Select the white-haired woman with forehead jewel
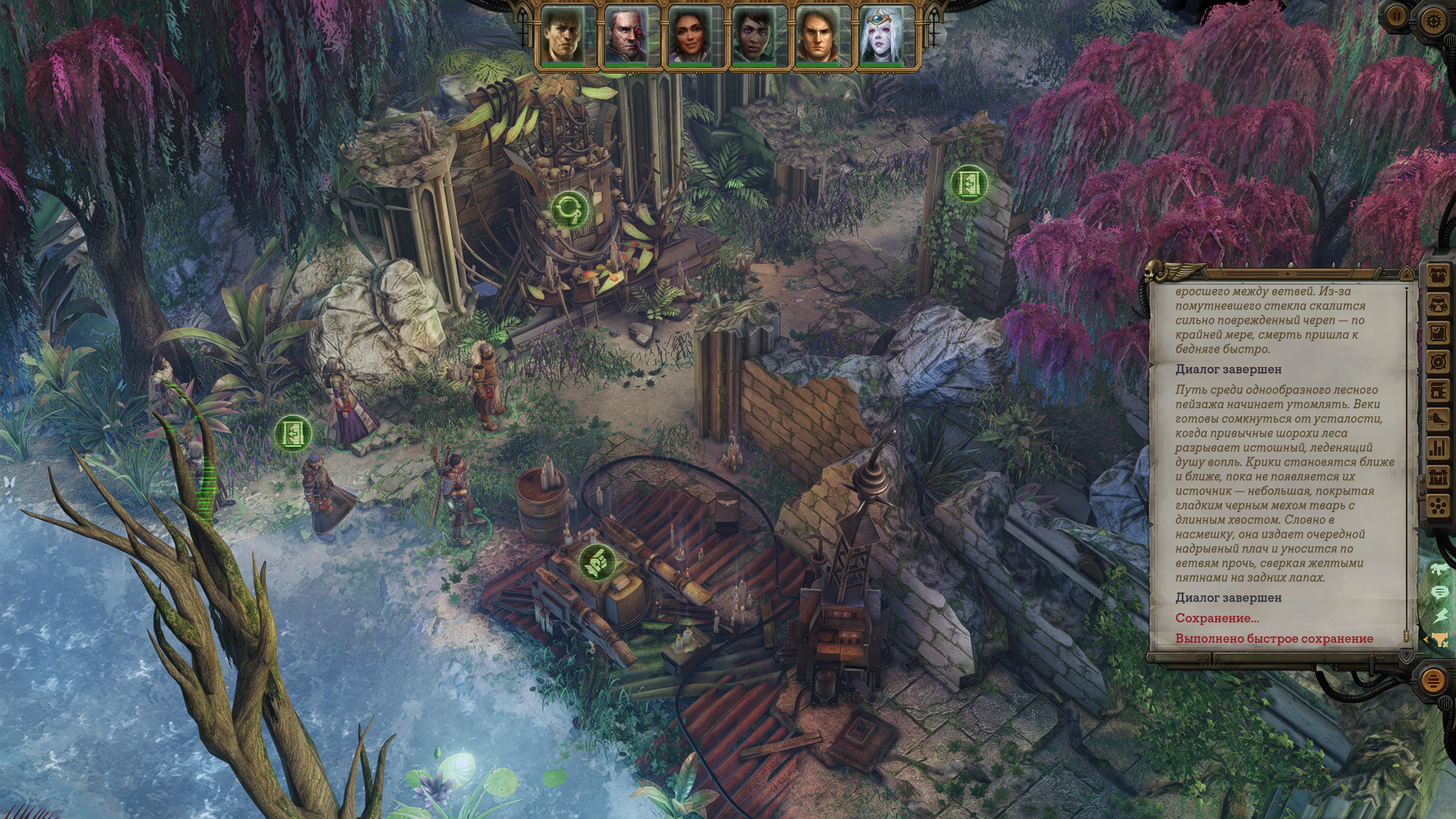The image size is (1456, 819). point(882,36)
